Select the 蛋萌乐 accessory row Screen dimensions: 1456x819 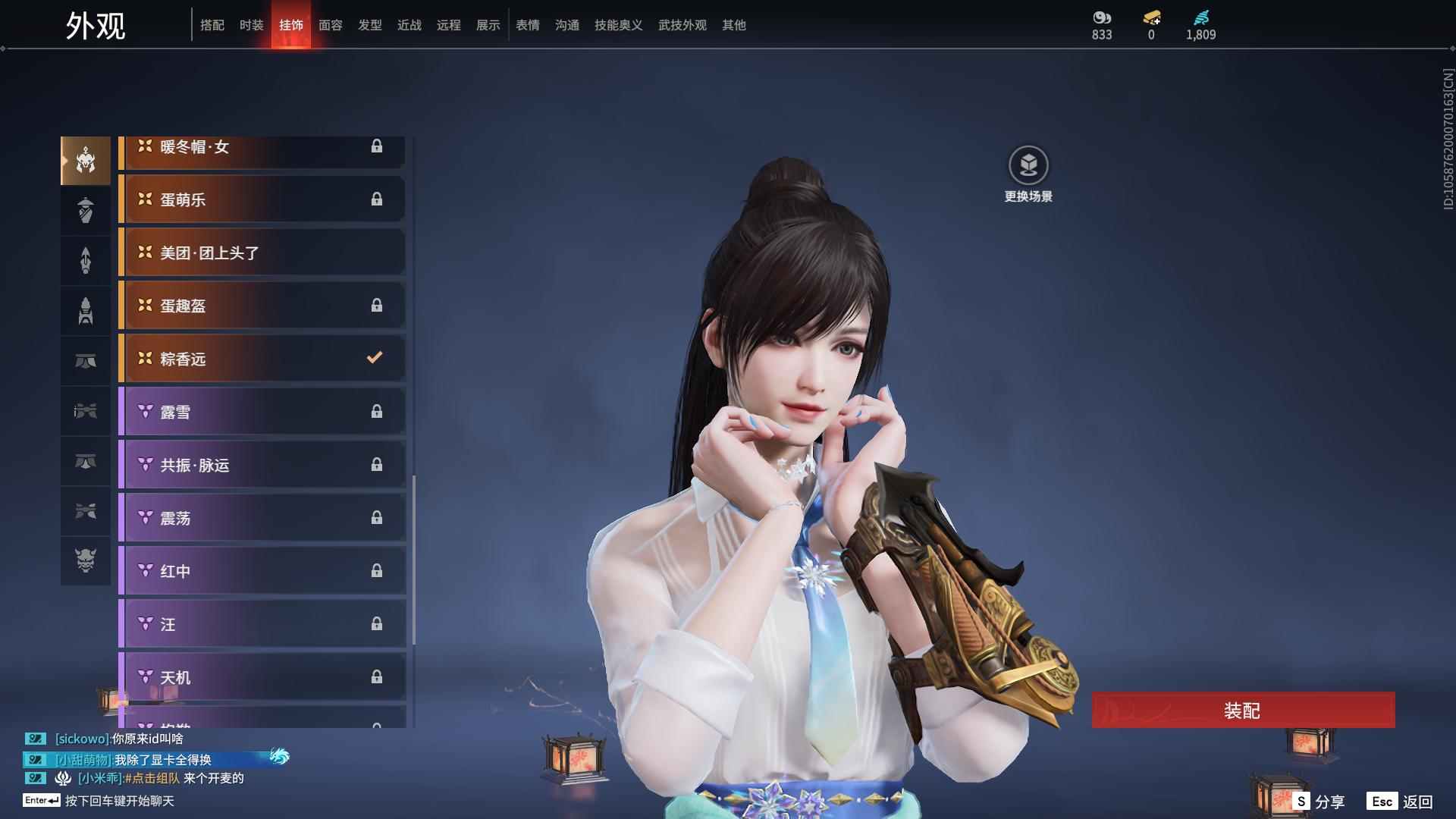(262, 199)
